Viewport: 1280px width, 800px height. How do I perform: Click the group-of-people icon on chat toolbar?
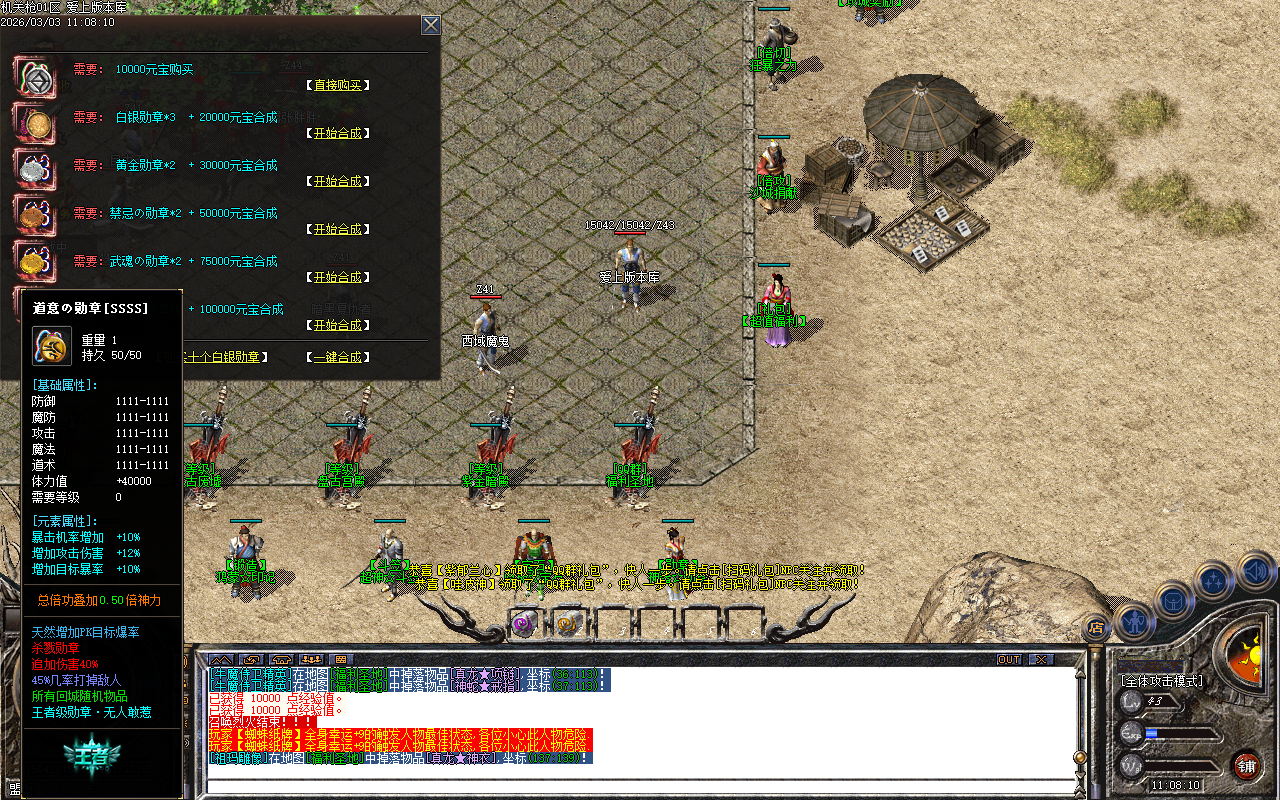point(312,660)
